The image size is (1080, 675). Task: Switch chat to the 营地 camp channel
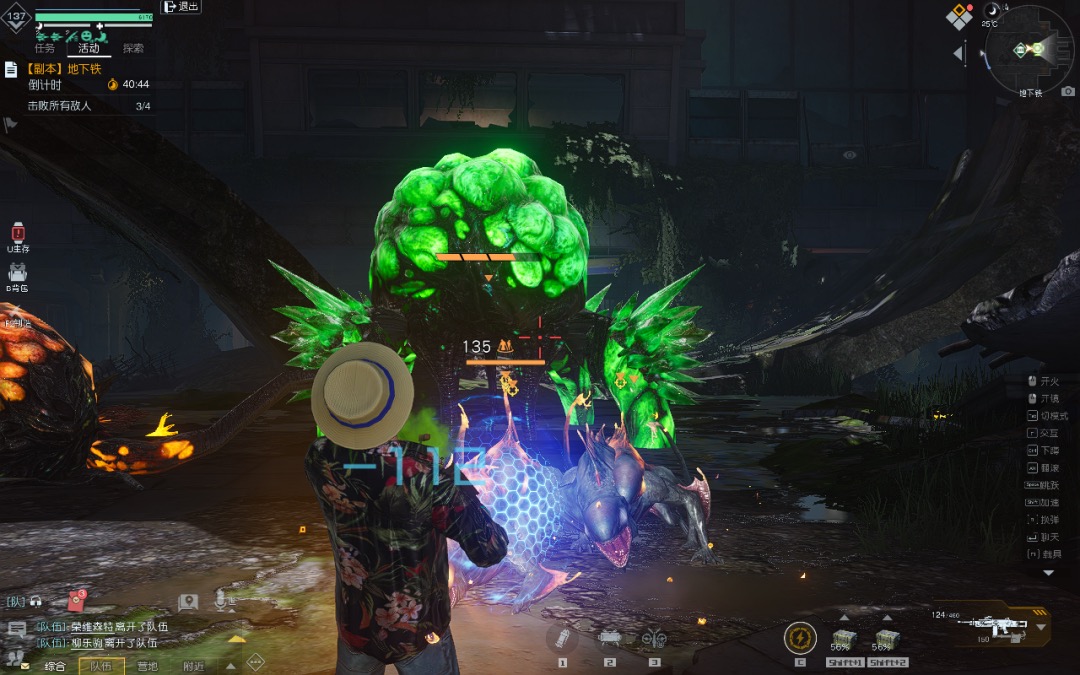click(x=147, y=666)
